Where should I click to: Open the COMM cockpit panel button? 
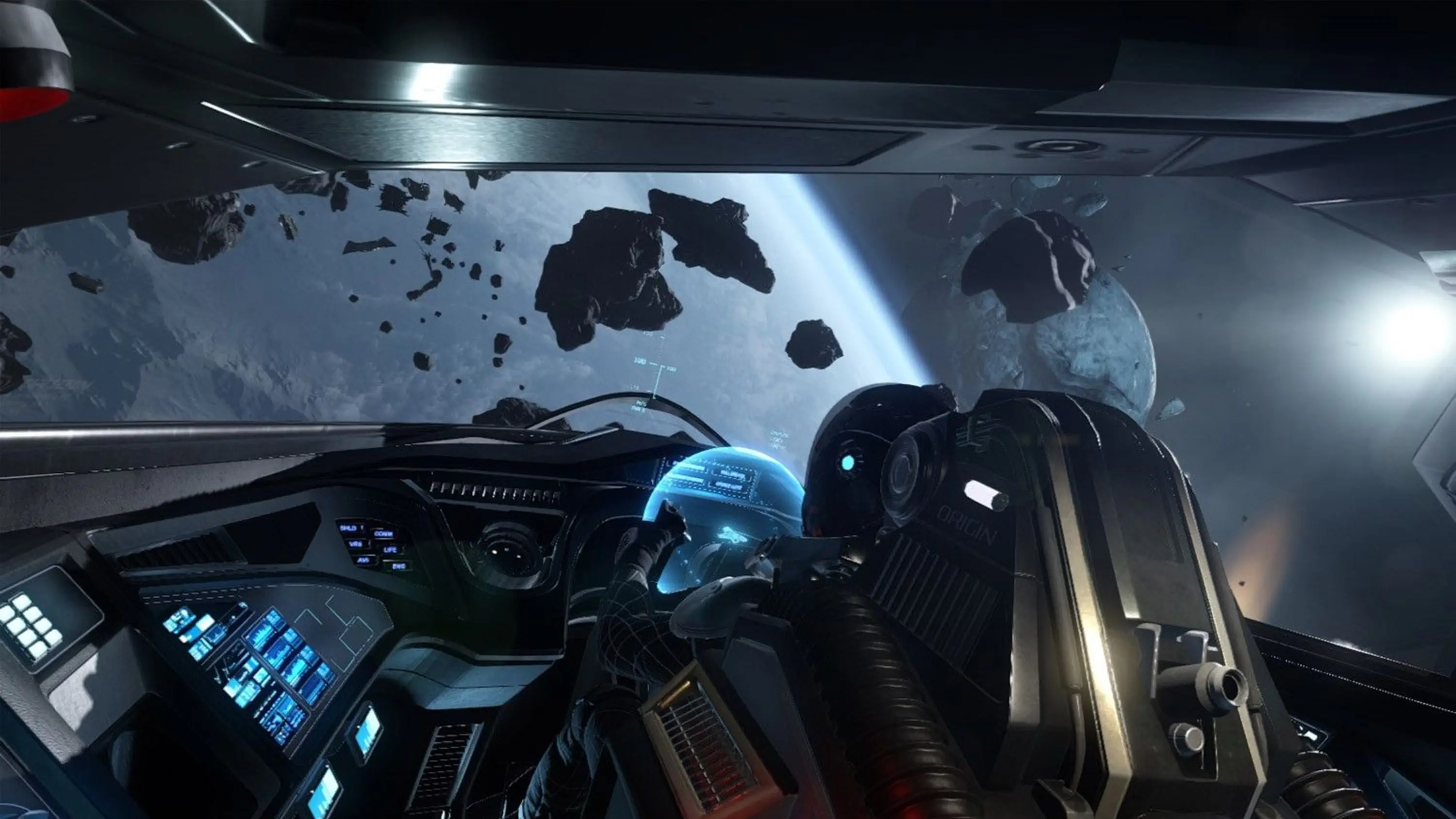point(383,534)
